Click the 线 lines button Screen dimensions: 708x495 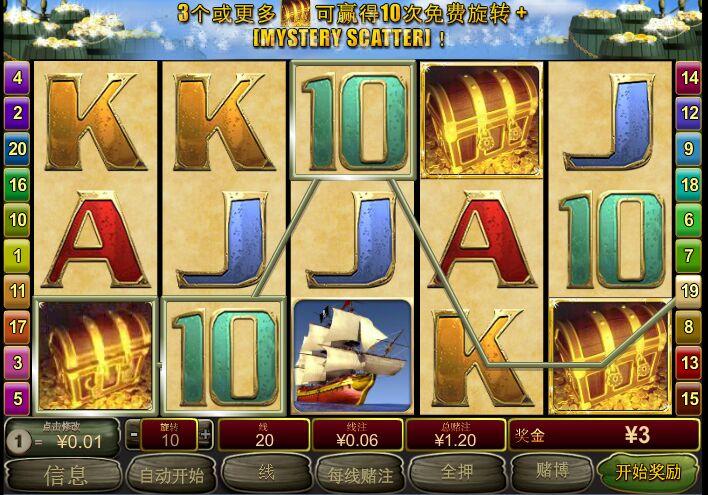(x=264, y=473)
